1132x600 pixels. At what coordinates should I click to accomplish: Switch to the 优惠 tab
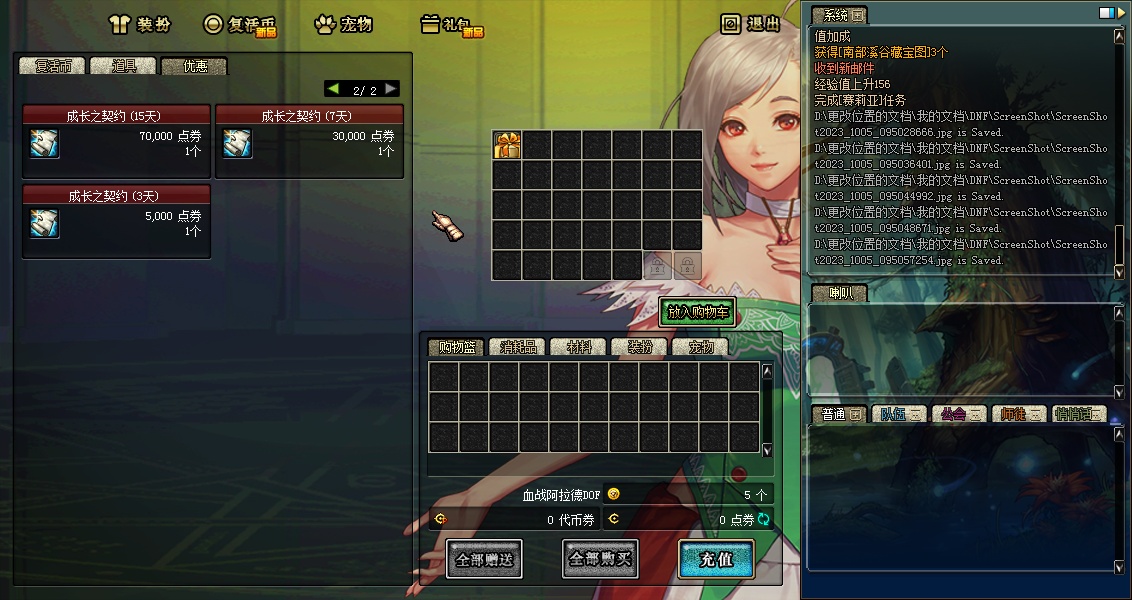point(194,66)
